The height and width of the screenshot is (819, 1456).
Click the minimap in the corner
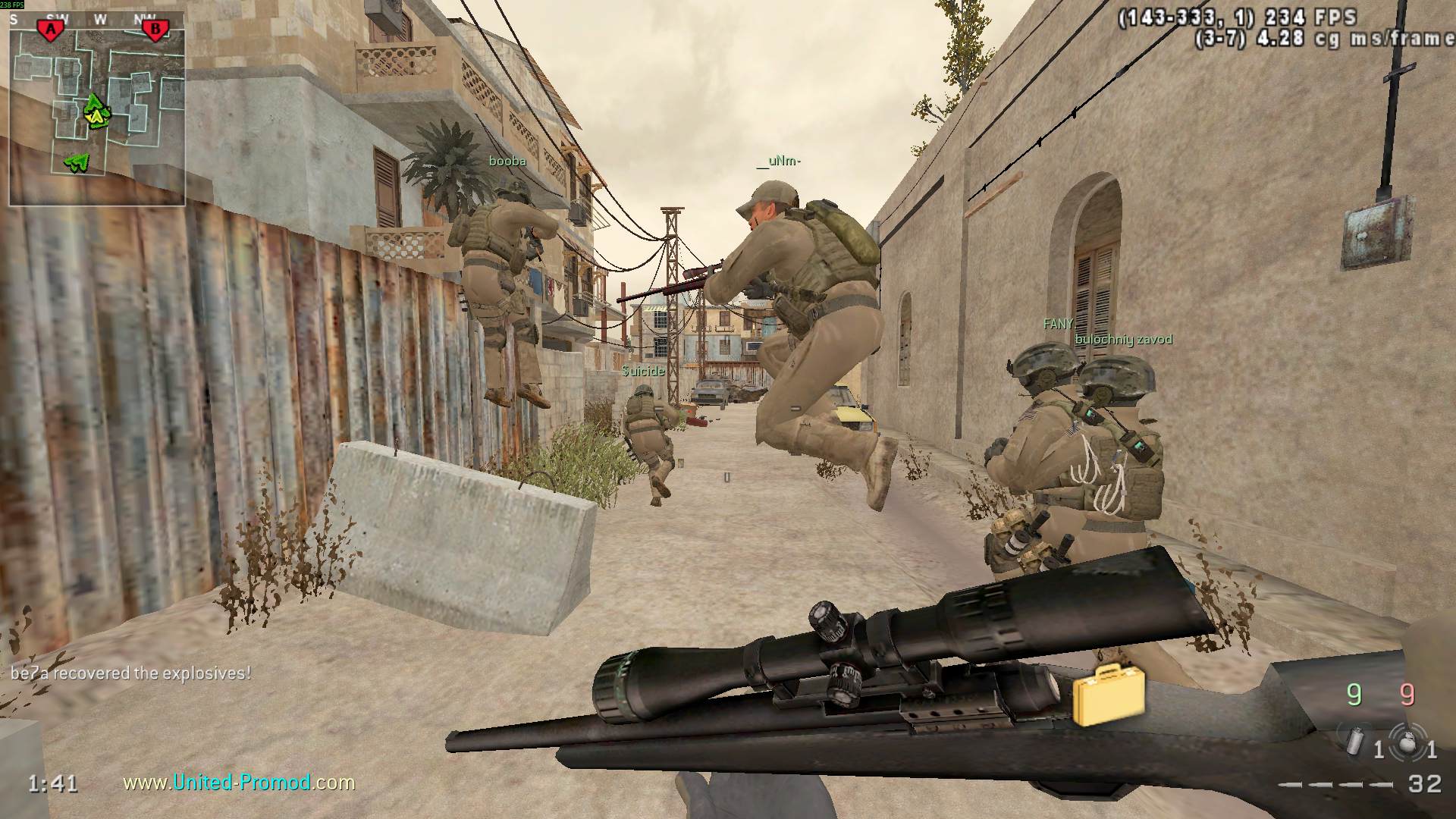point(97,110)
